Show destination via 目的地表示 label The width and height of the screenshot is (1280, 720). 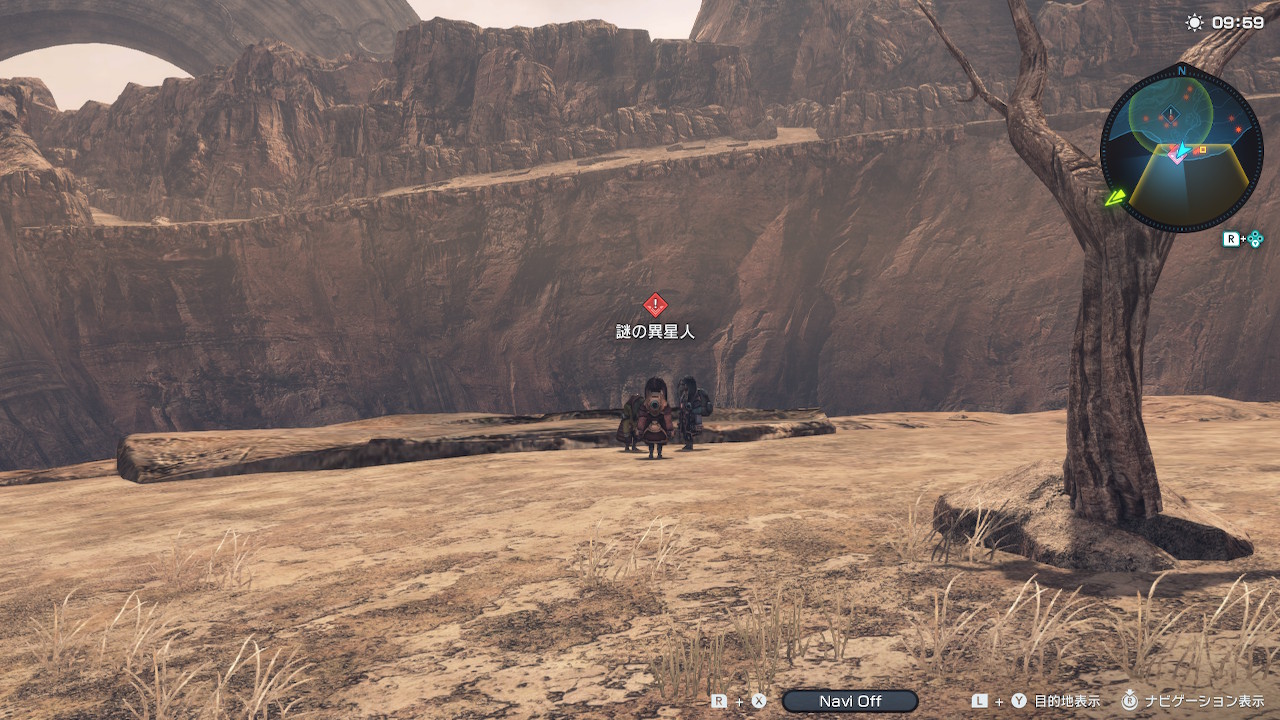[x=1068, y=701]
